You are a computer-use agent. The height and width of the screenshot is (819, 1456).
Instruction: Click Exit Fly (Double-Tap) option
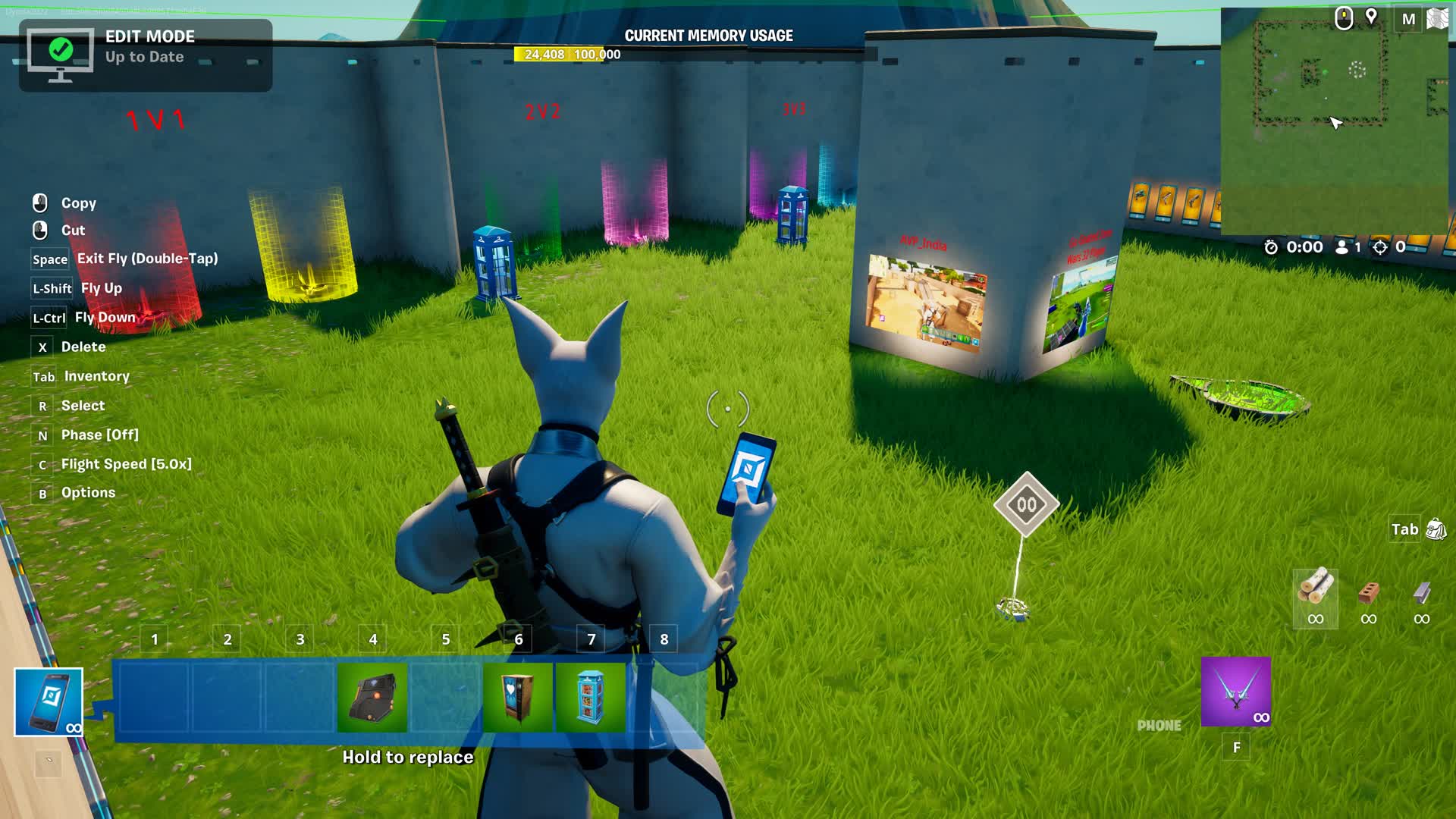[x=147, y=259]
